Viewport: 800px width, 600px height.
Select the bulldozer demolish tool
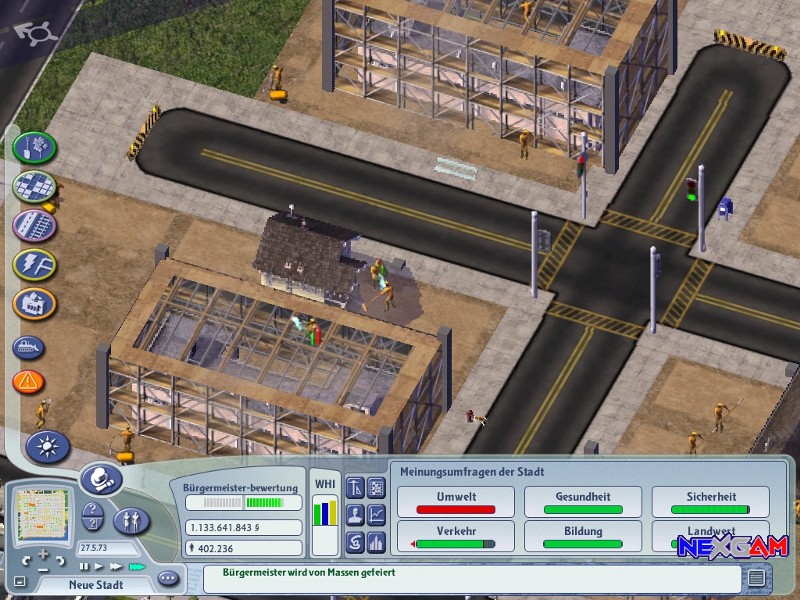click(x=29, y=347)
